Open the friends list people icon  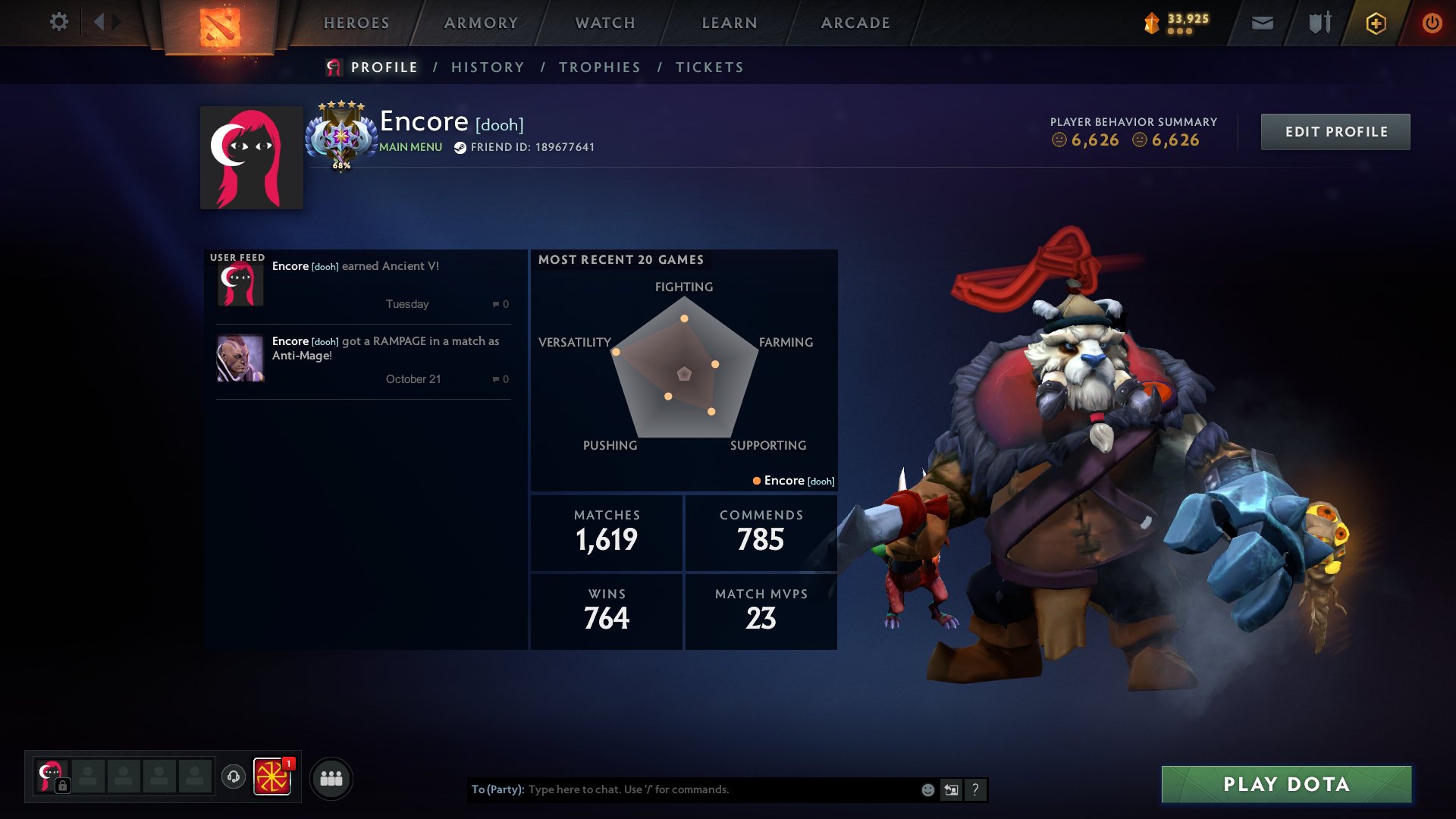pos(330,777)
